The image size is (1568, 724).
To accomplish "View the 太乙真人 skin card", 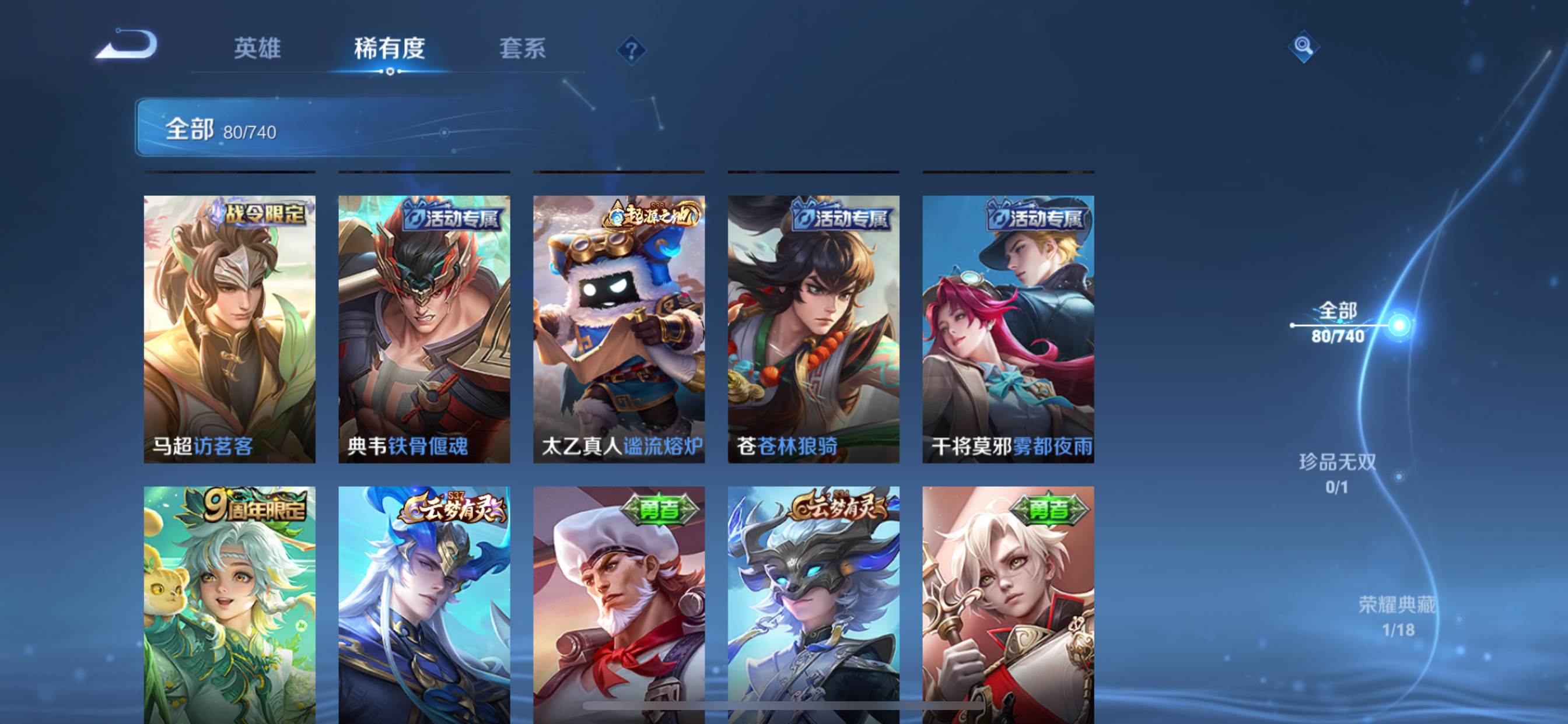I will click(x=619, y=329).
